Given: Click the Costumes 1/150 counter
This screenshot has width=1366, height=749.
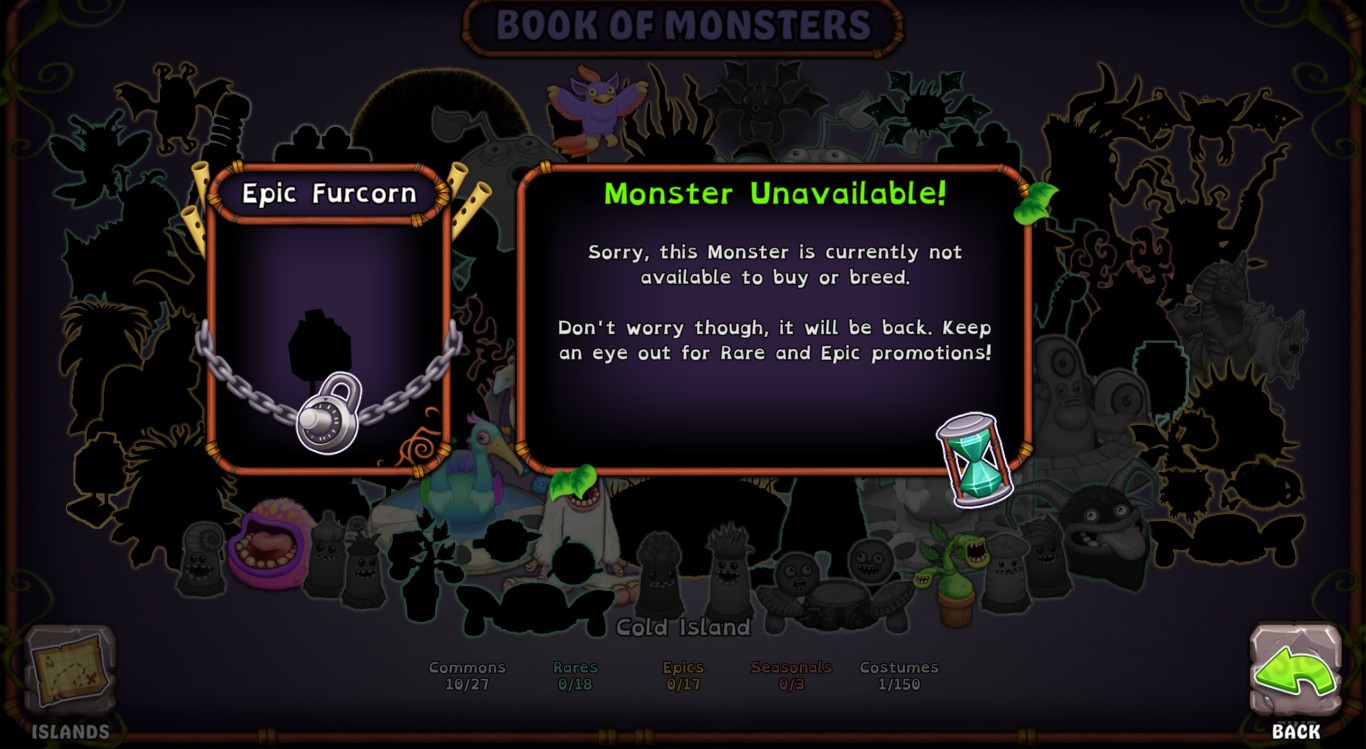Looking at the screenshot, I should tap(899, 673).
